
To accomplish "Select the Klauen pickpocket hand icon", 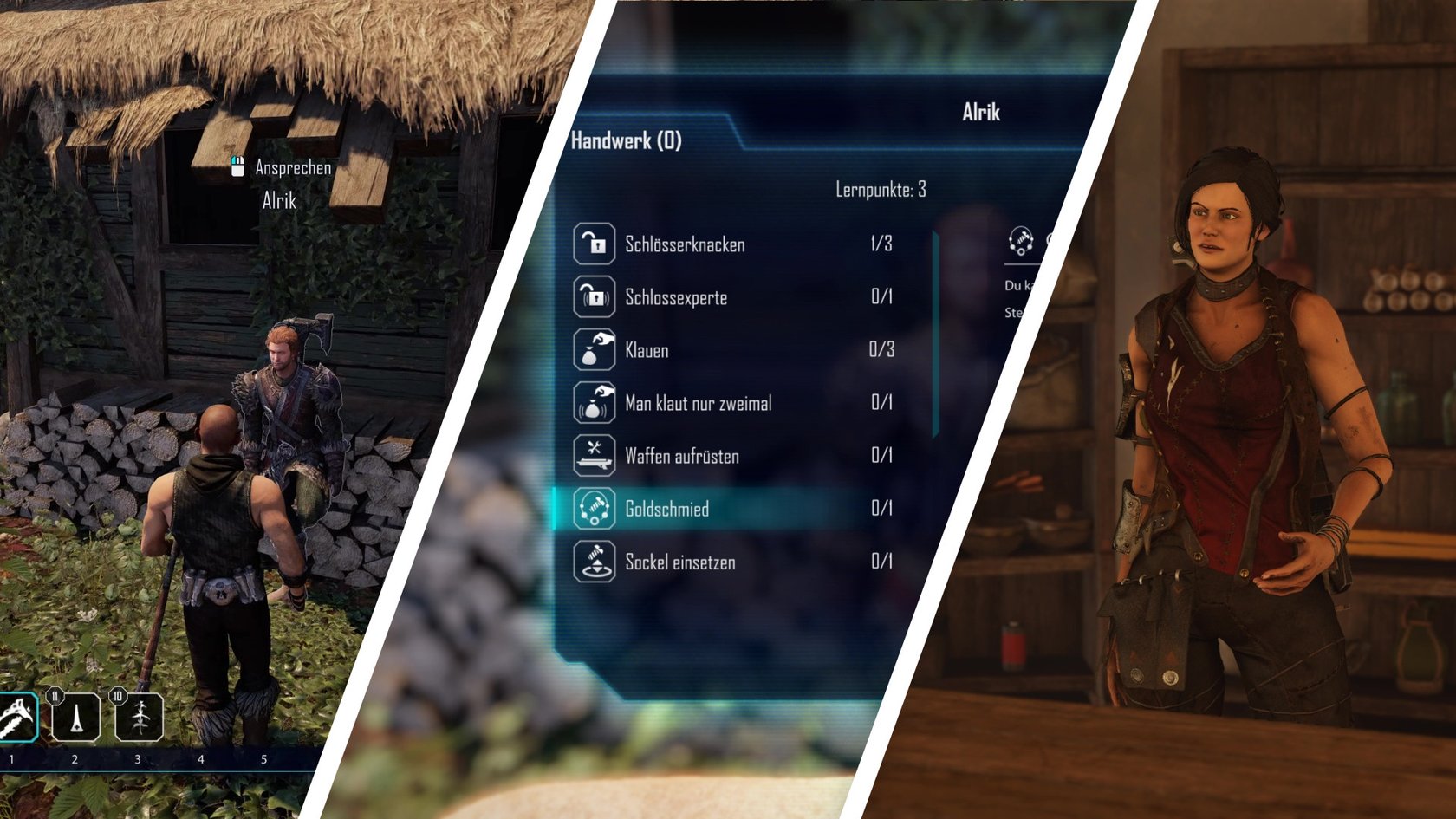I will [593, 350].
